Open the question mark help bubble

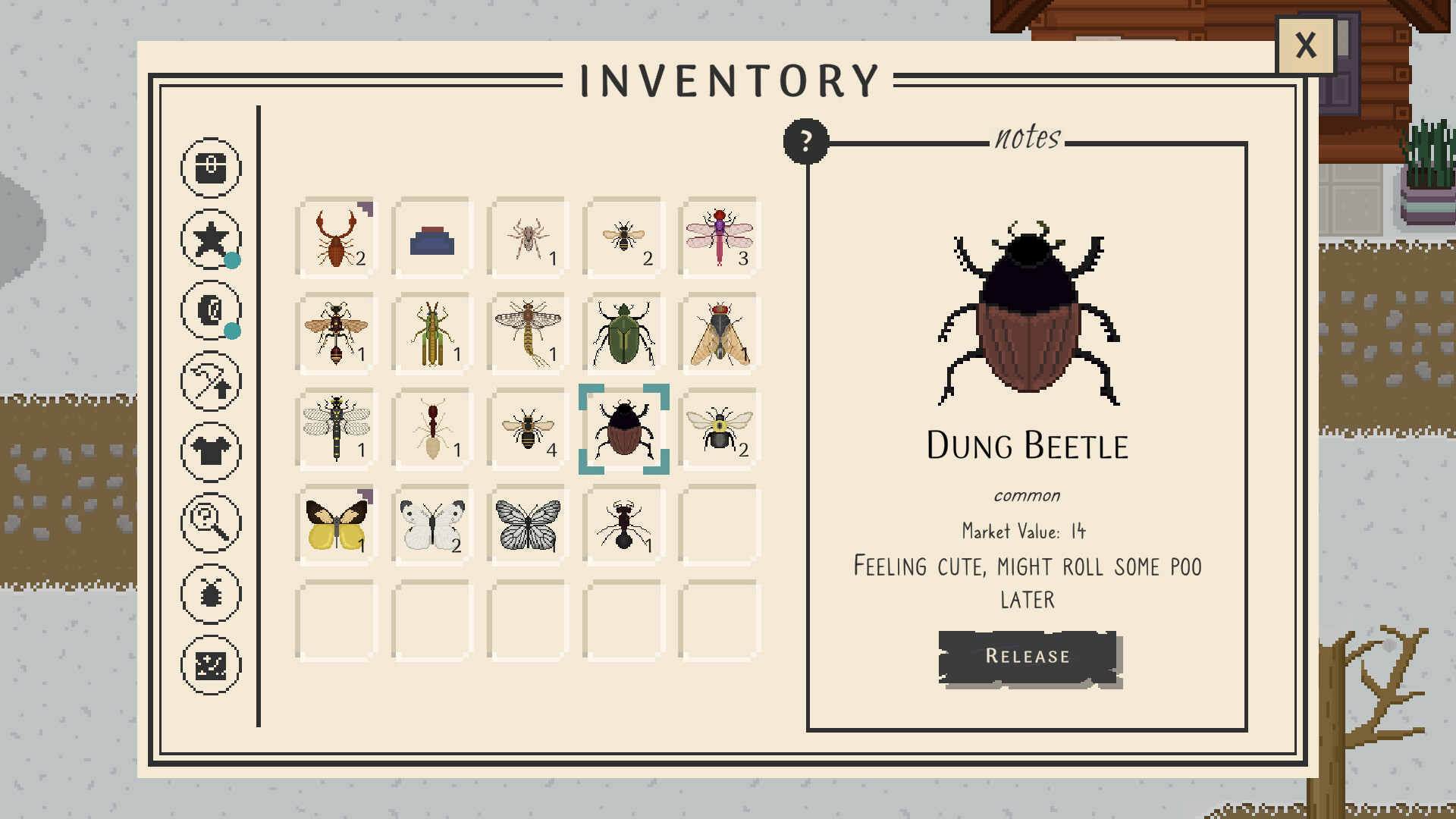pos(804,143)
